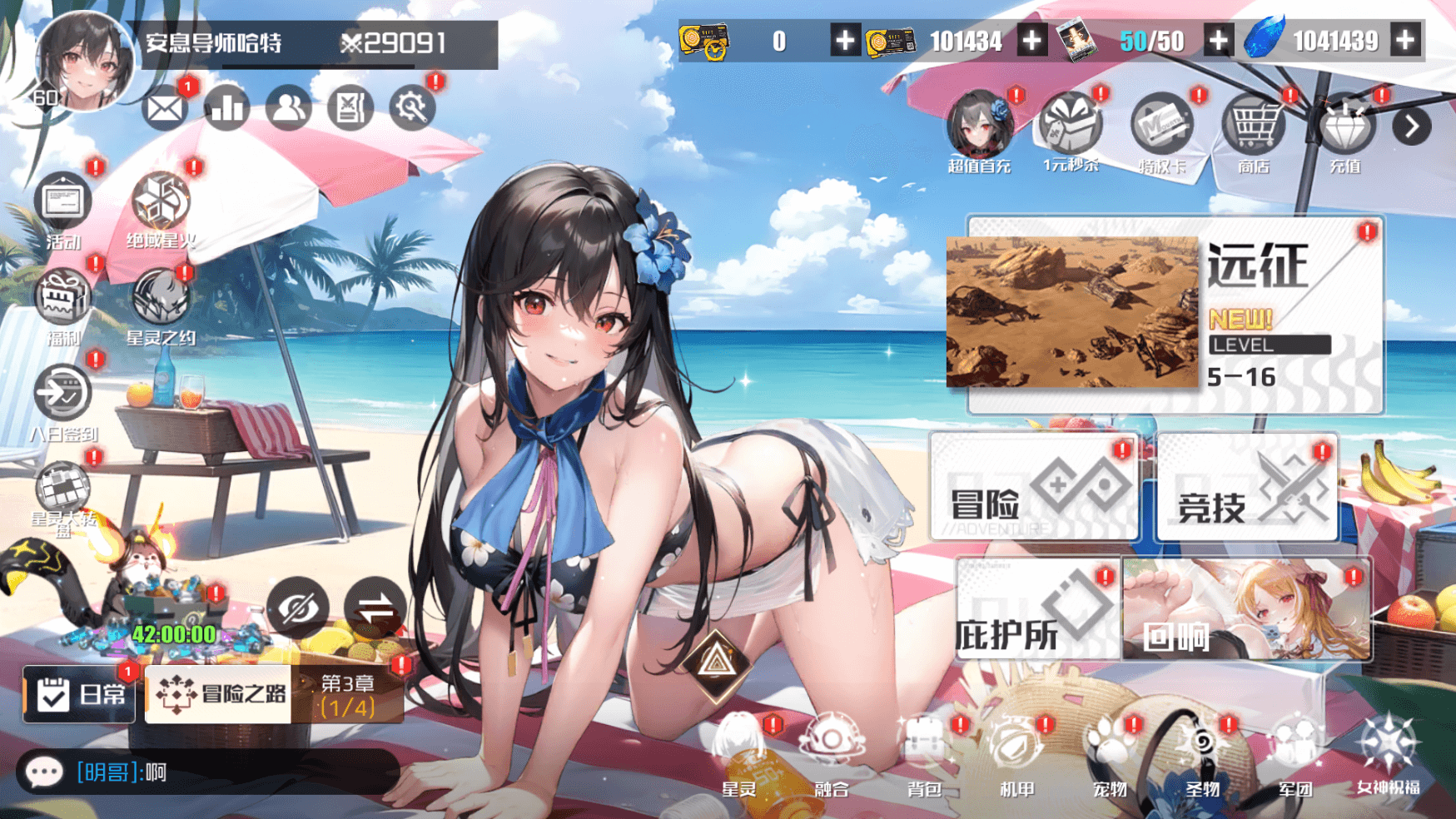The image size is (1456, 819).
Task: Open the 冒险 adventure mode
Action: pos(1033,489)
